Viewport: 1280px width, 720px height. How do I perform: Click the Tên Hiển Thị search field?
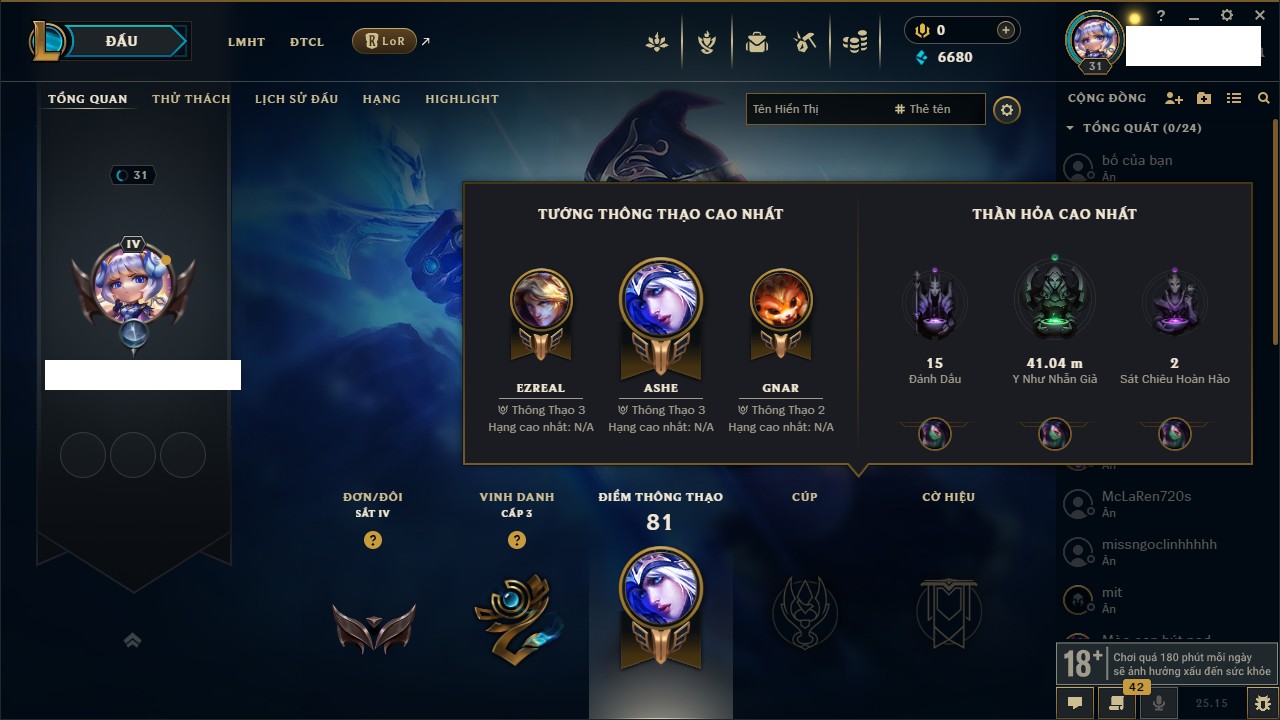pos(815,109)
